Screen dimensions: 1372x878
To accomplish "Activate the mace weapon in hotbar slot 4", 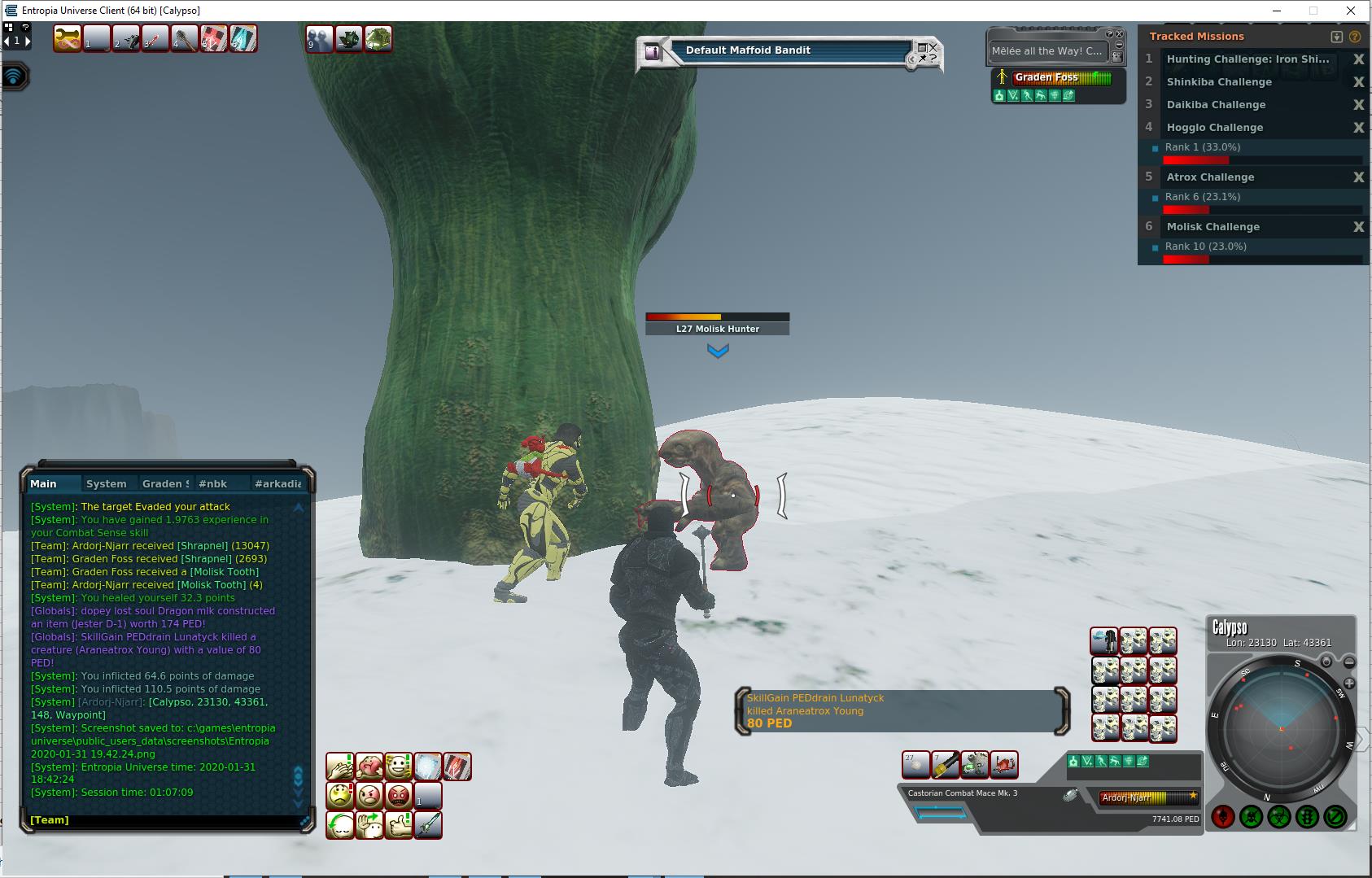I will click(185, 38).
